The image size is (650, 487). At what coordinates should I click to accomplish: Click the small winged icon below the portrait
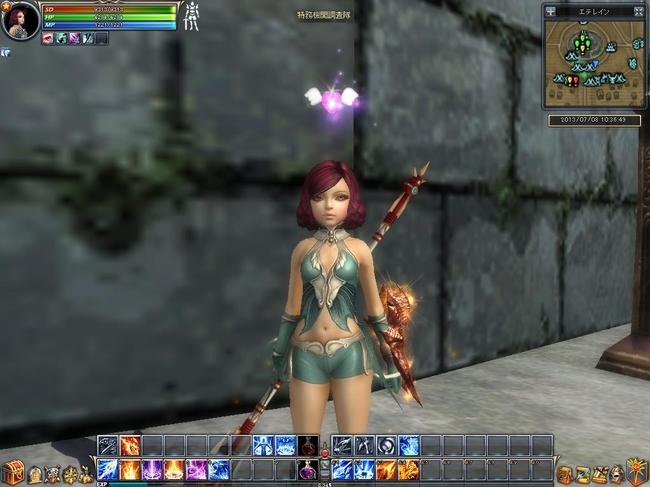5,51
